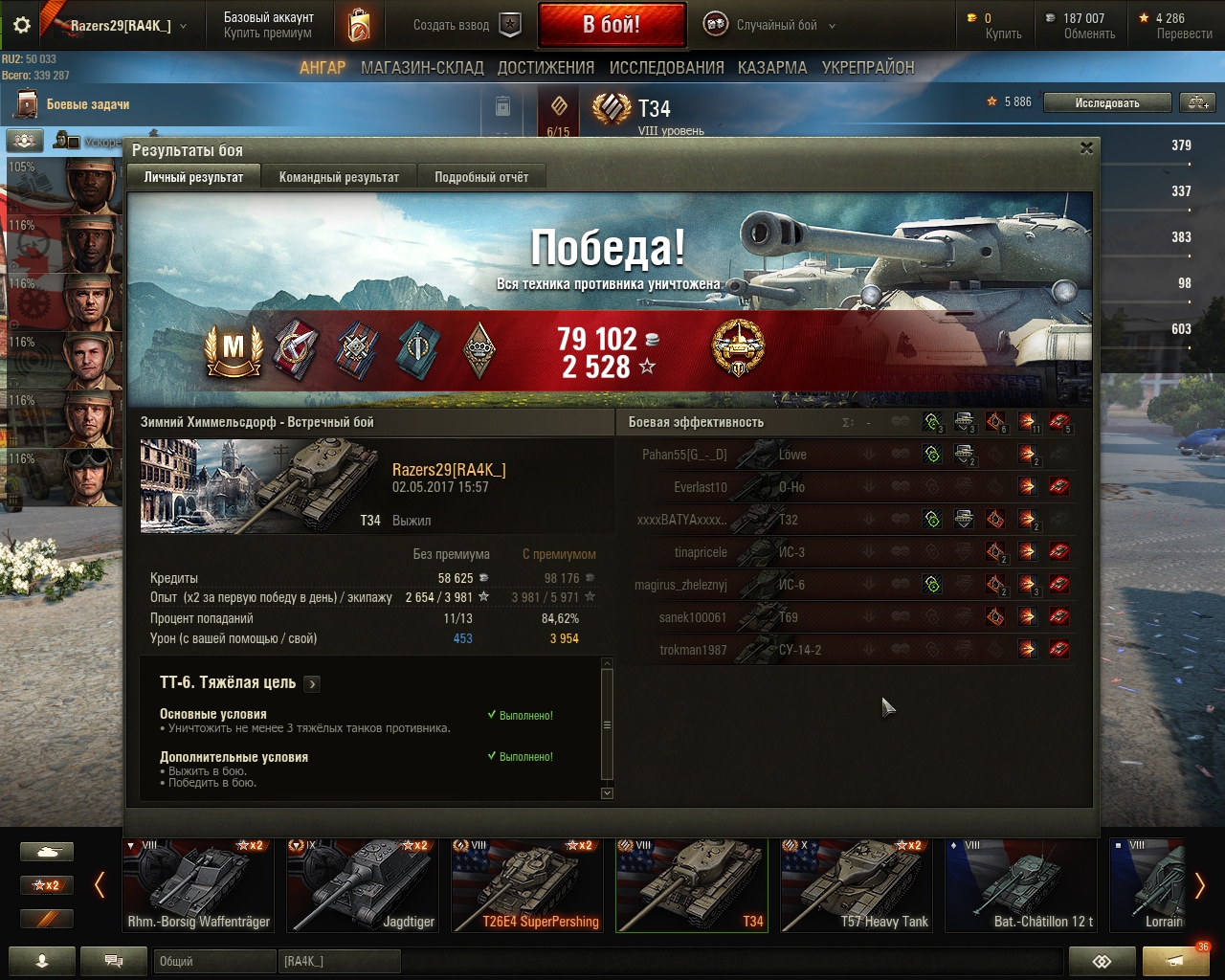Select the Личный результат tab
The image size is (1225, 980).
[193, 177]
